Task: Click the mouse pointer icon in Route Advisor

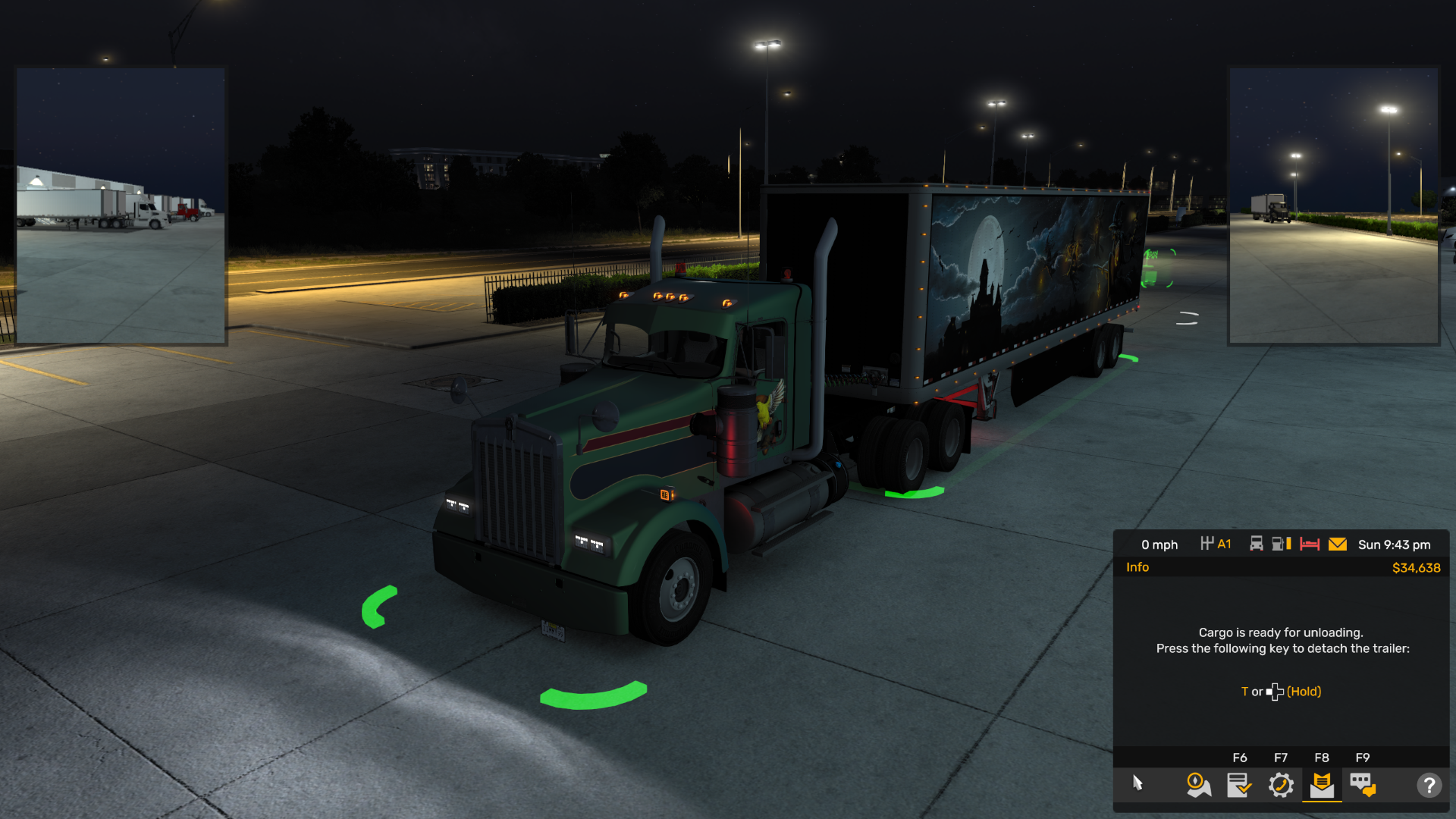Action: point(1137,783)
